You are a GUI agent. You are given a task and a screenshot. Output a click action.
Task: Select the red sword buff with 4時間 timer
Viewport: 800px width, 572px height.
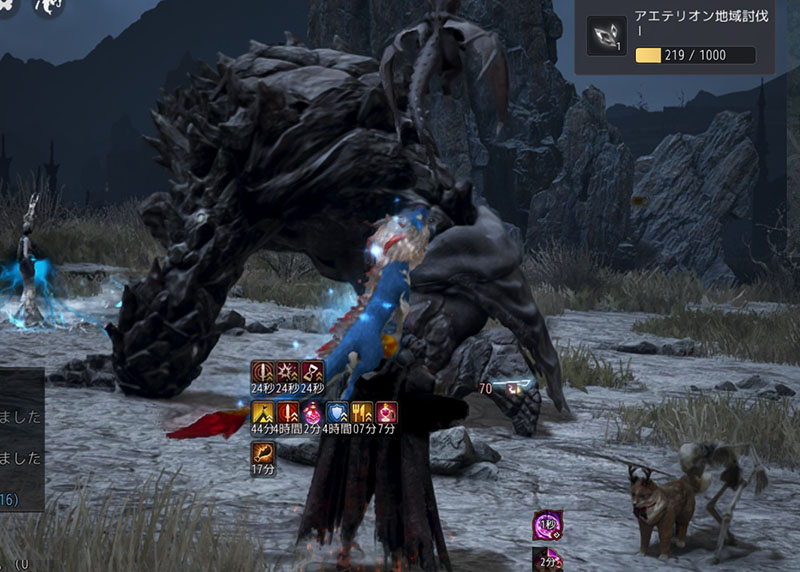(x=287, y=413)
